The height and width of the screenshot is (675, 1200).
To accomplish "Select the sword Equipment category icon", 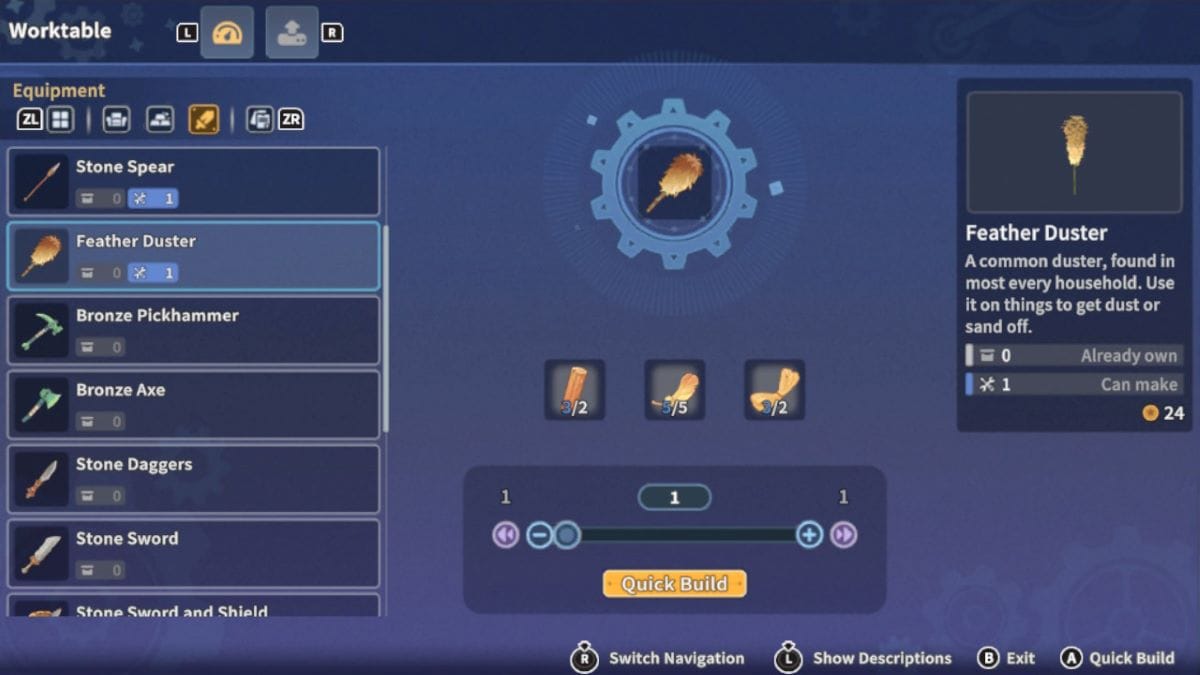I will tap(204, 120).
